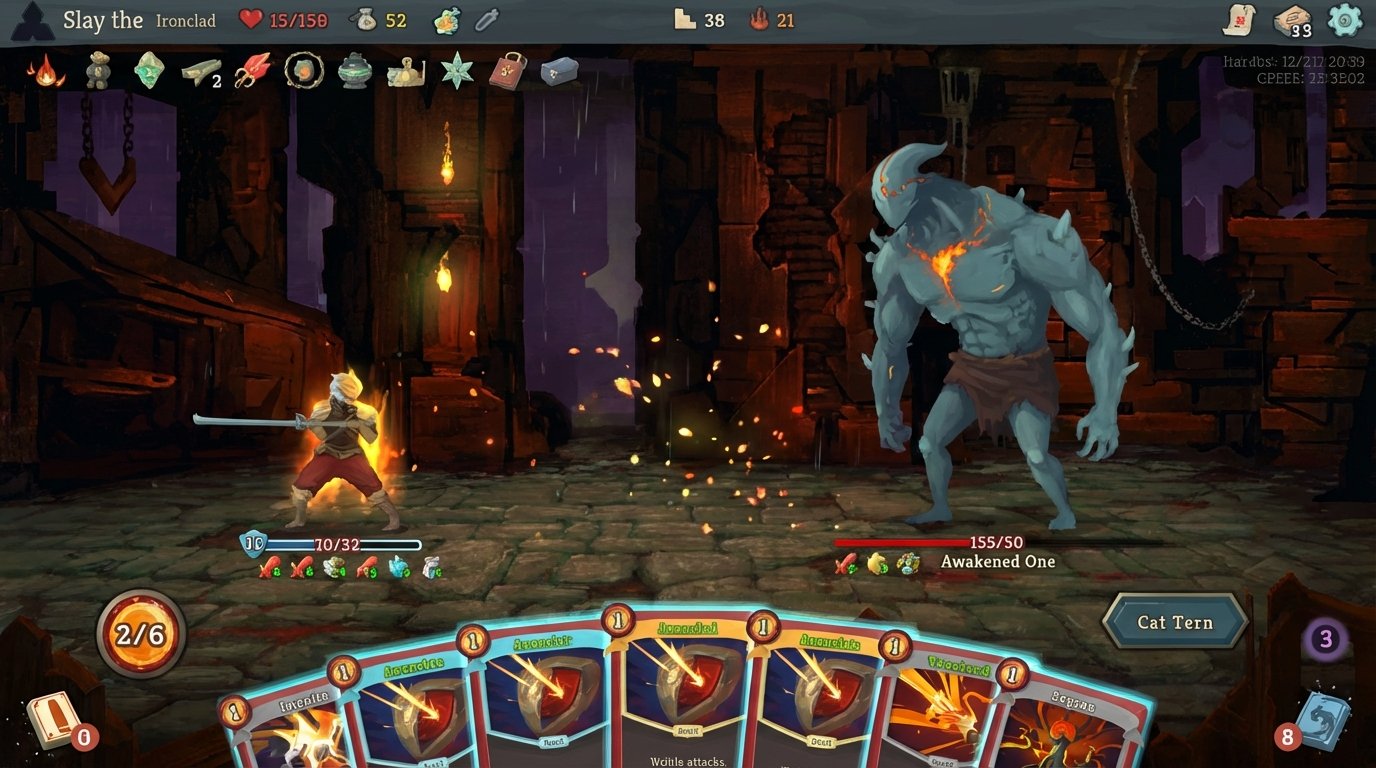Click the player's block shield showing 10
The width and height of the screenshot is (1376, 768).
click(x=251, y=545)
